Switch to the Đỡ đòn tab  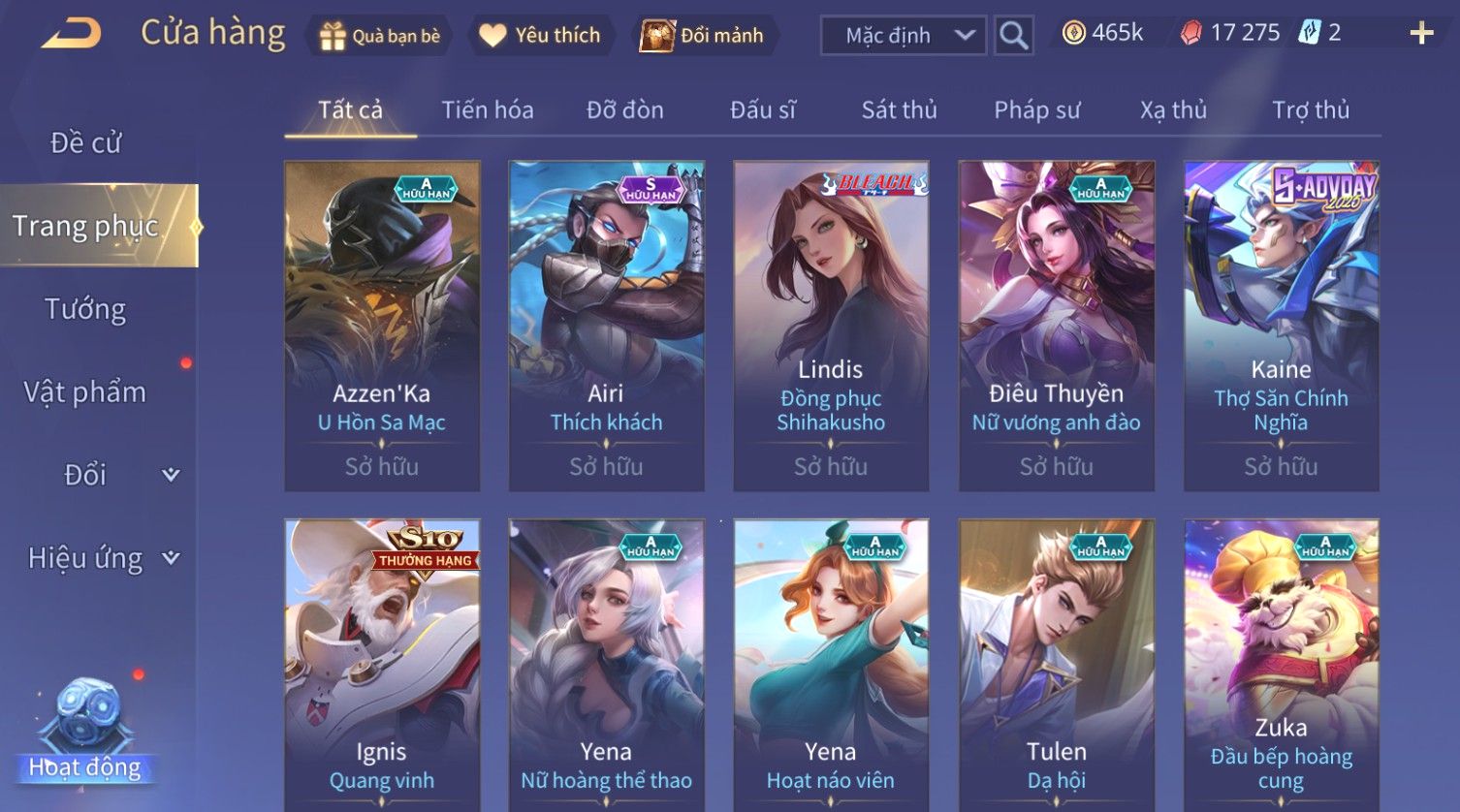click(x=625, y=110)
